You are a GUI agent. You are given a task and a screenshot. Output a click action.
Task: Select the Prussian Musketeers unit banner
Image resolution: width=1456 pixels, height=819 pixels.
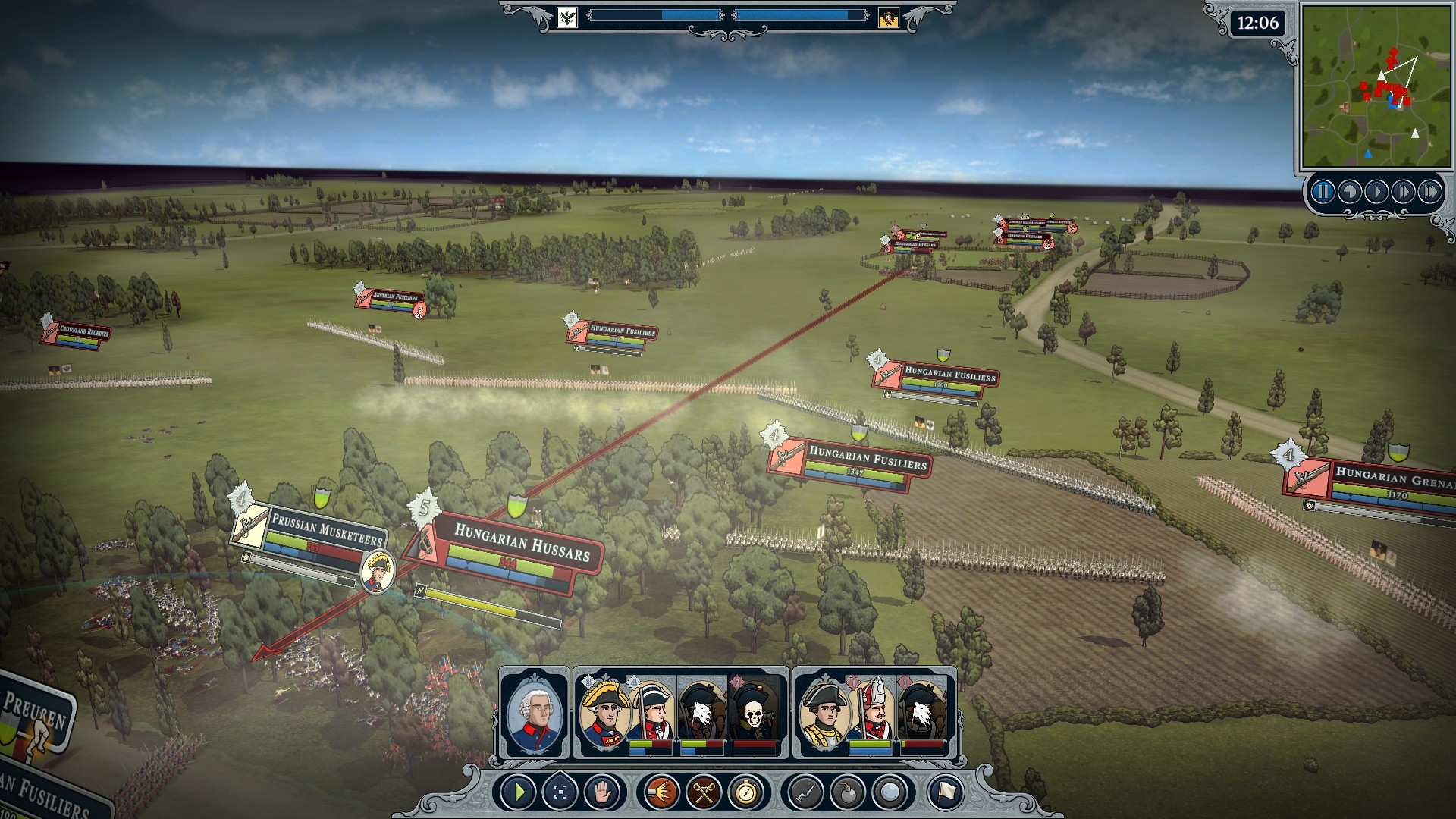point(326,533)
